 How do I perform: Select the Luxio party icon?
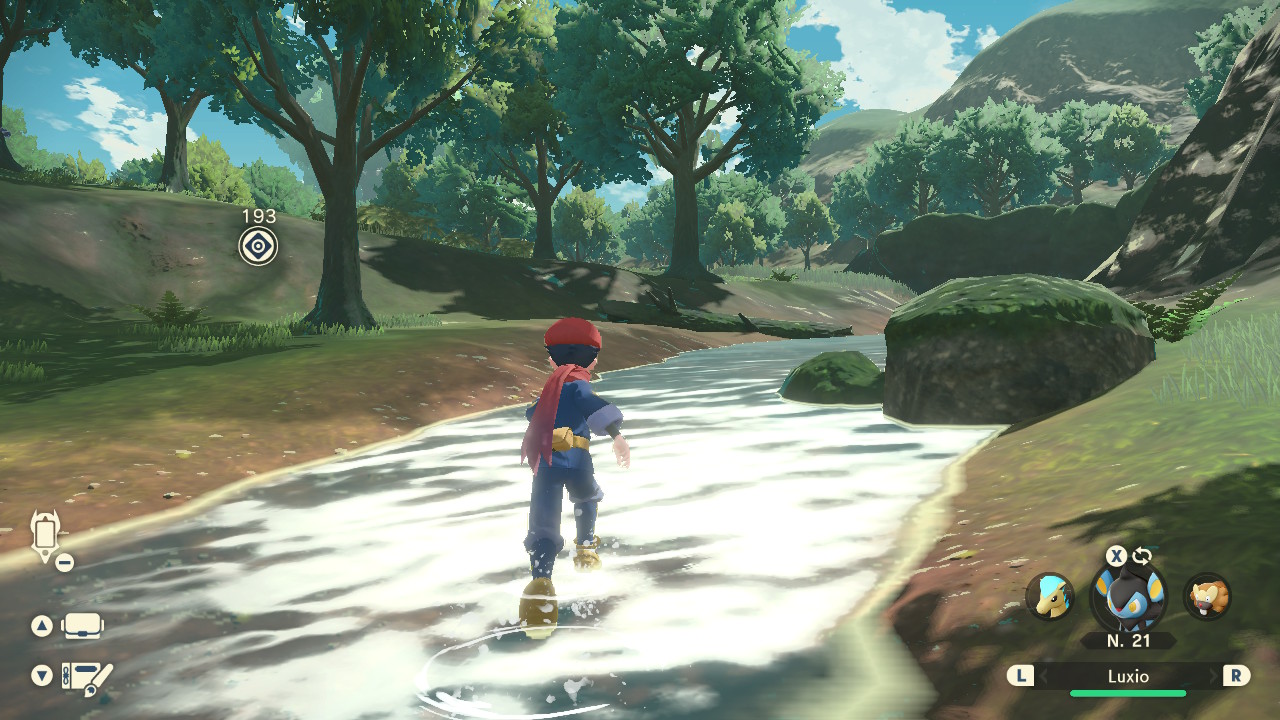click(1127, 598)
